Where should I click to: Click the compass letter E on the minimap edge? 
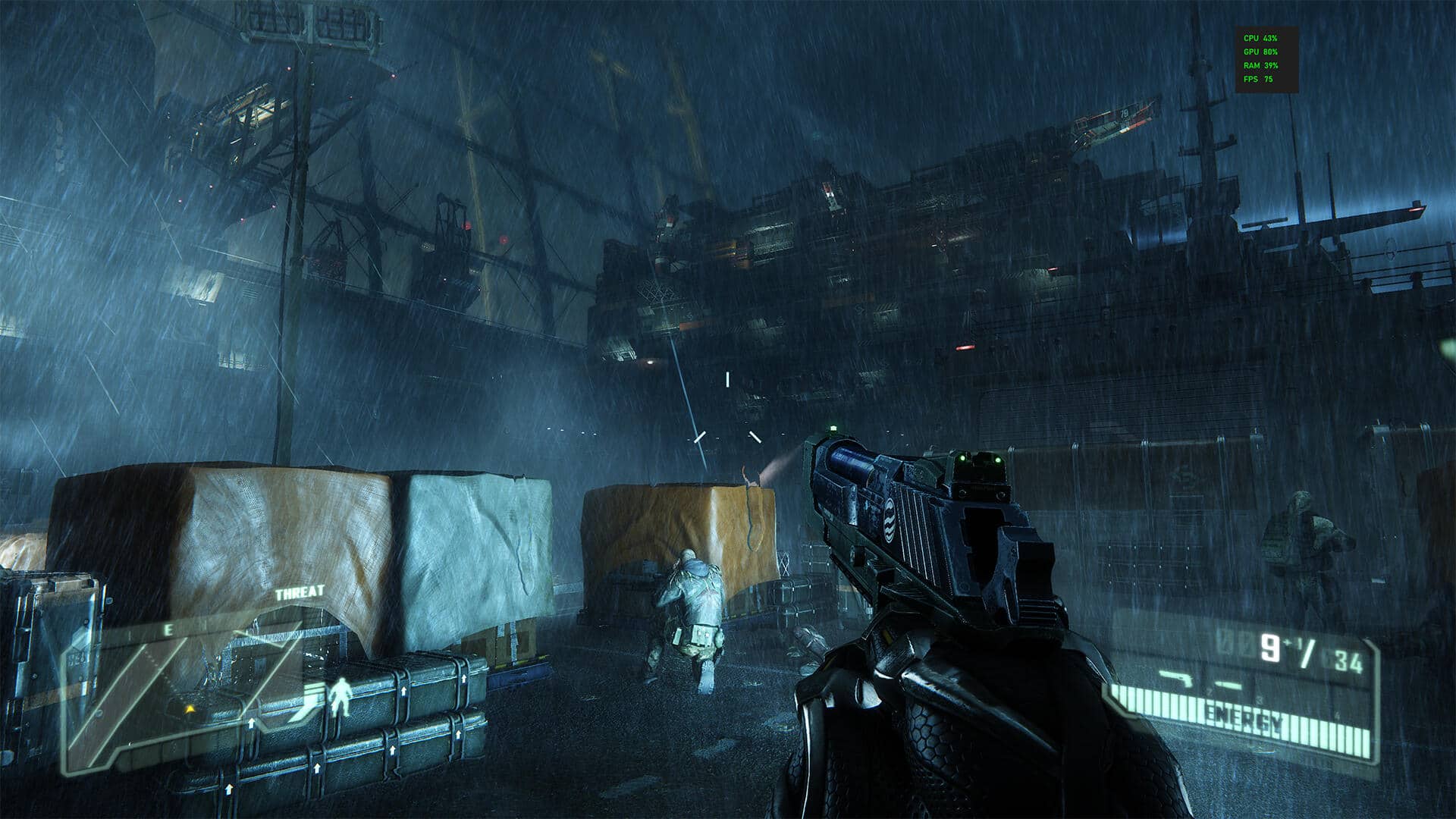tap(169, 628)
